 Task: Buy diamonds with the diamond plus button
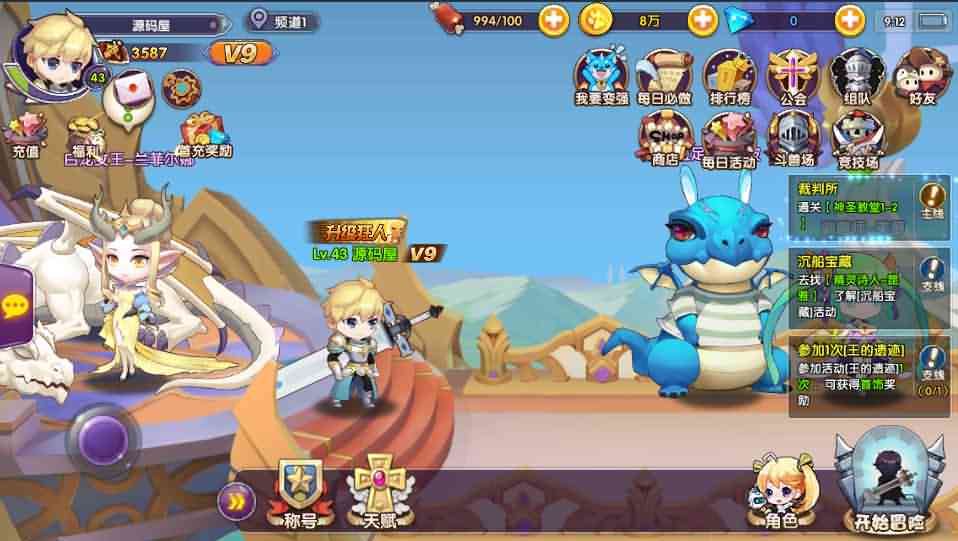pos(849,19)
